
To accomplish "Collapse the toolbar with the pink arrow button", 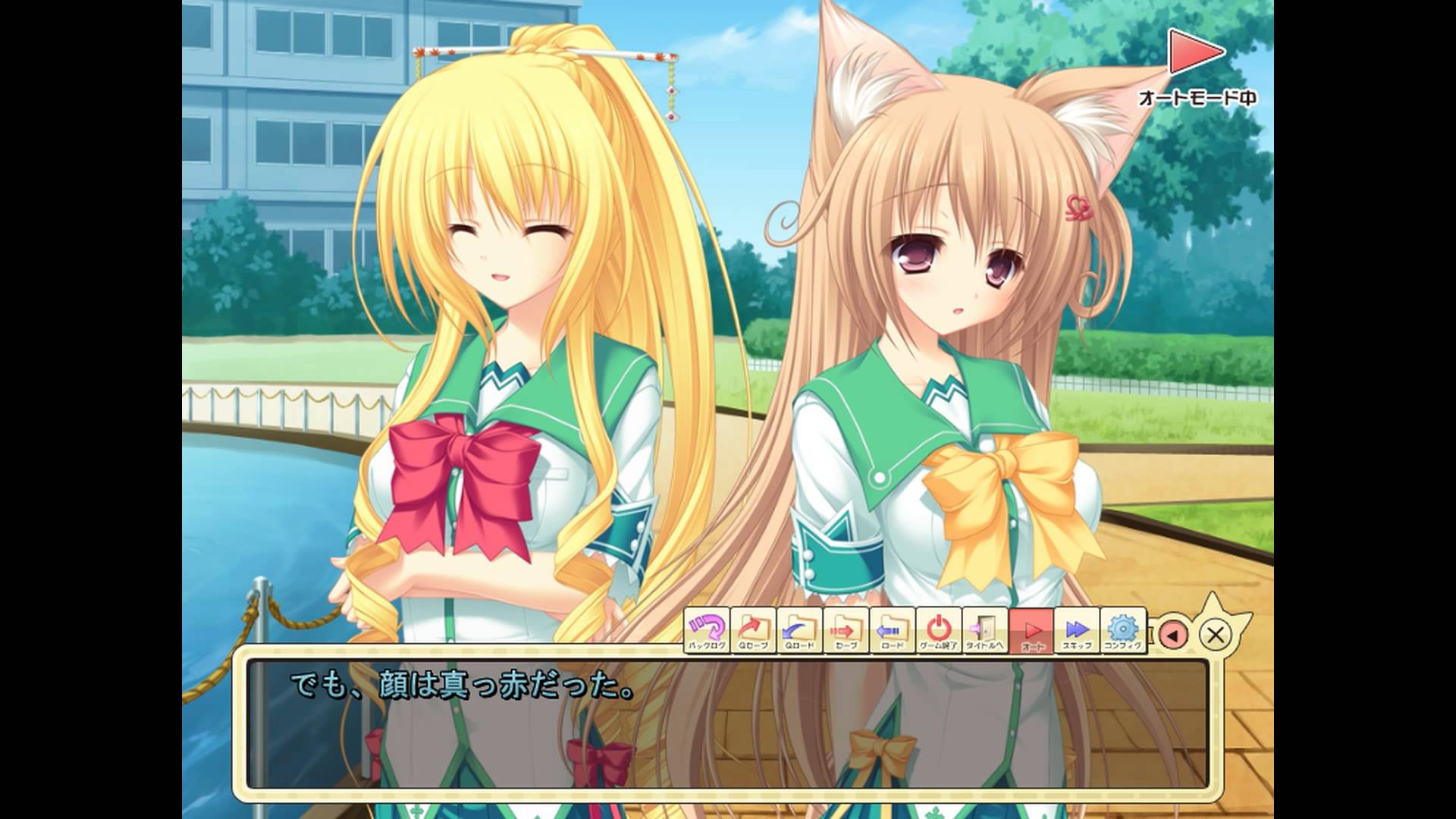I will [1172, 635].
